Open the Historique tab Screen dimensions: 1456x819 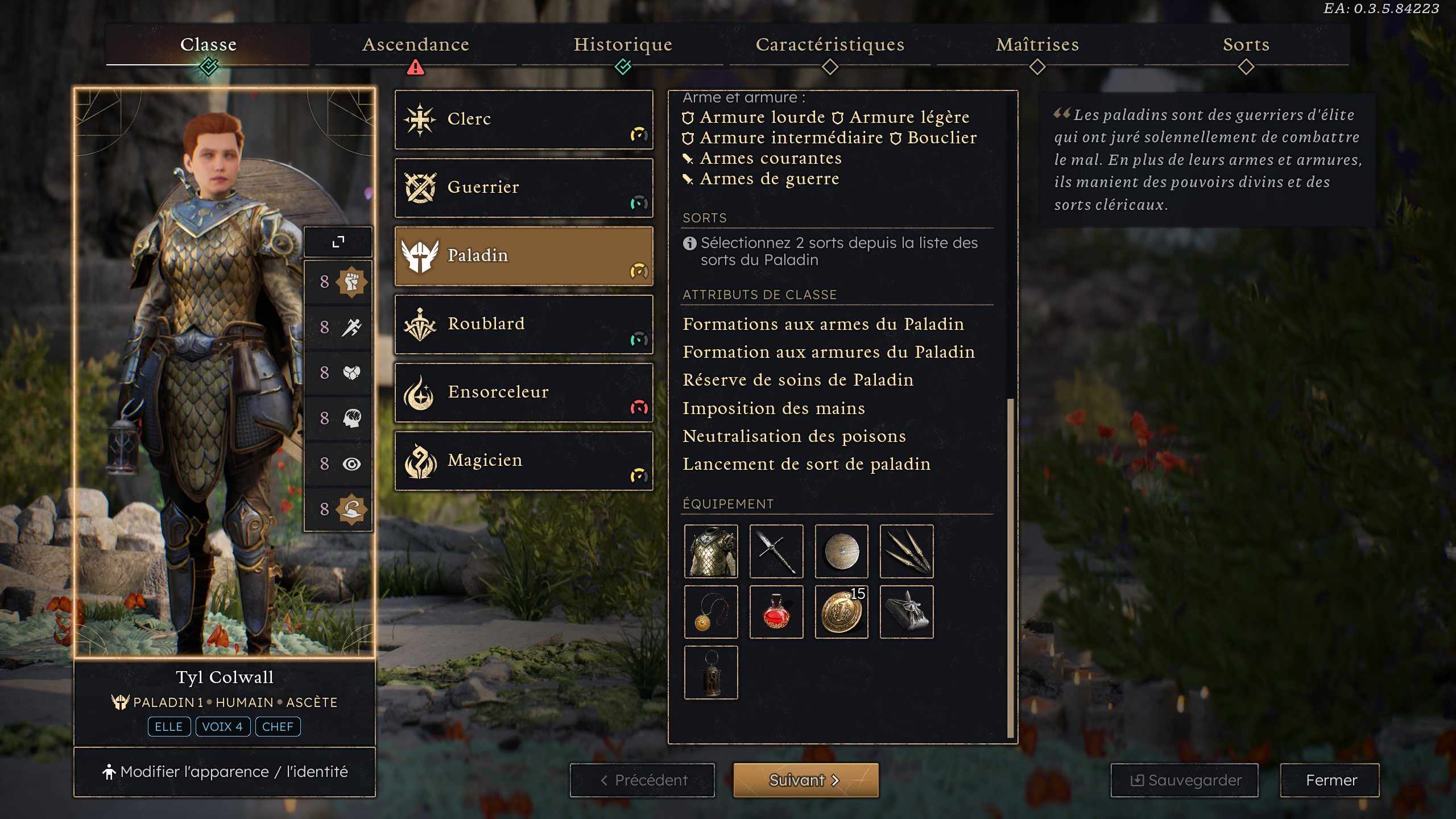coord(623,44)
